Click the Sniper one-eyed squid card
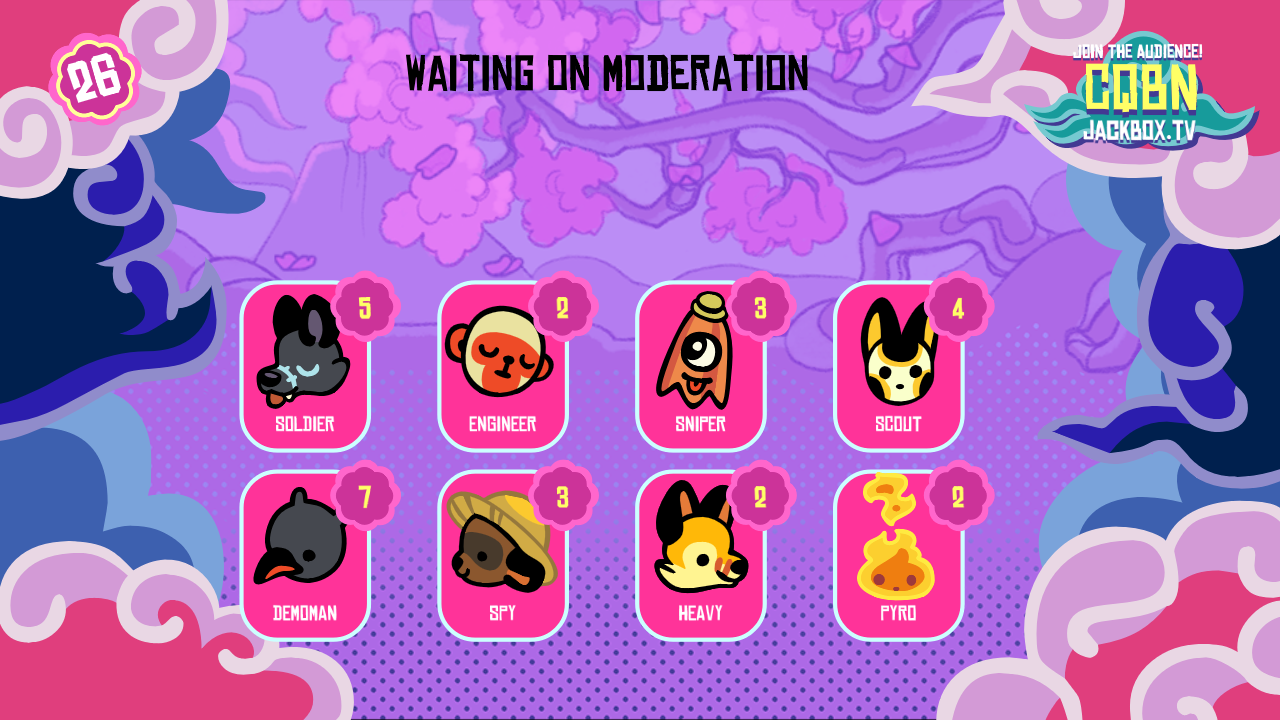Image resolution: width=1280 pixels, height=720 pixels. coord(700,368)
